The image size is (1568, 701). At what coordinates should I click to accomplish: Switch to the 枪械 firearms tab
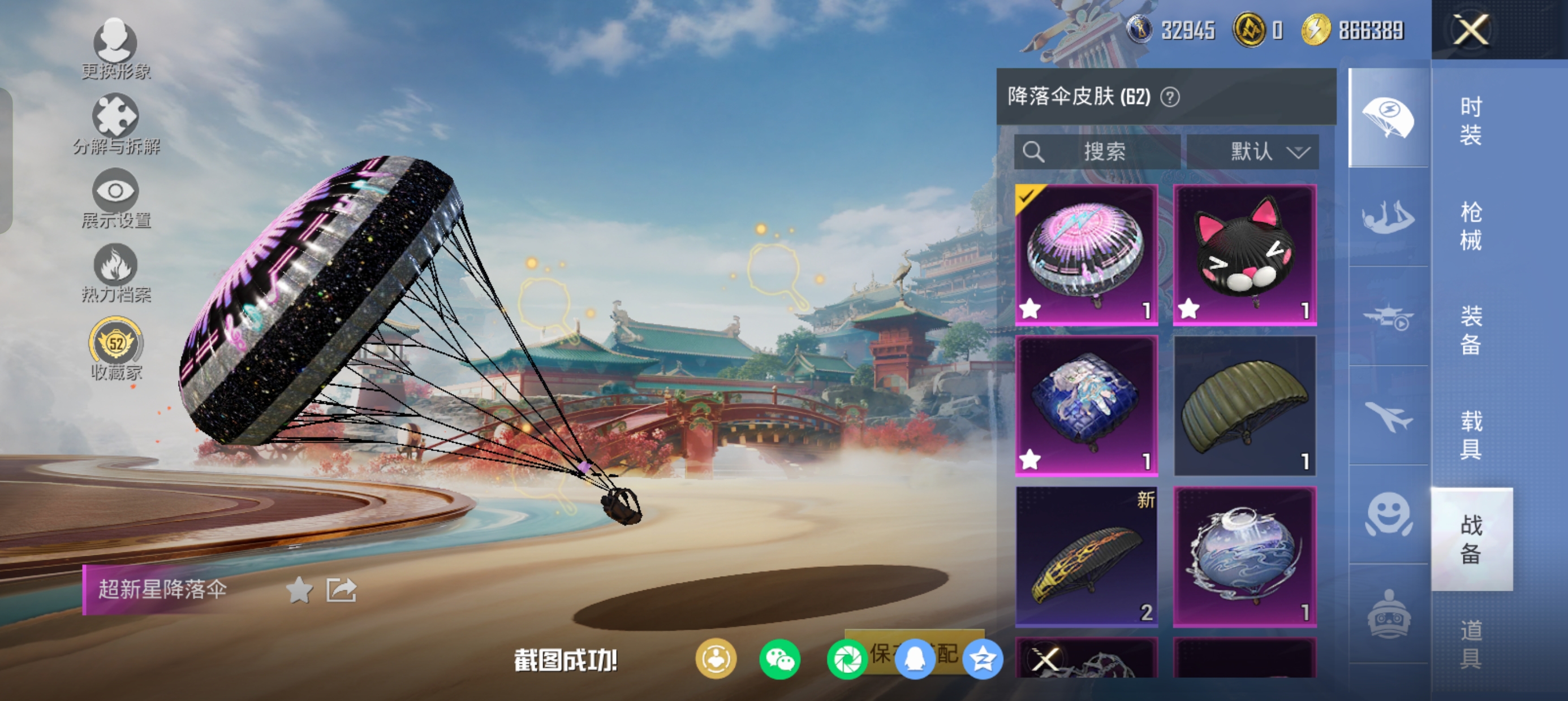coord(1471,226)
